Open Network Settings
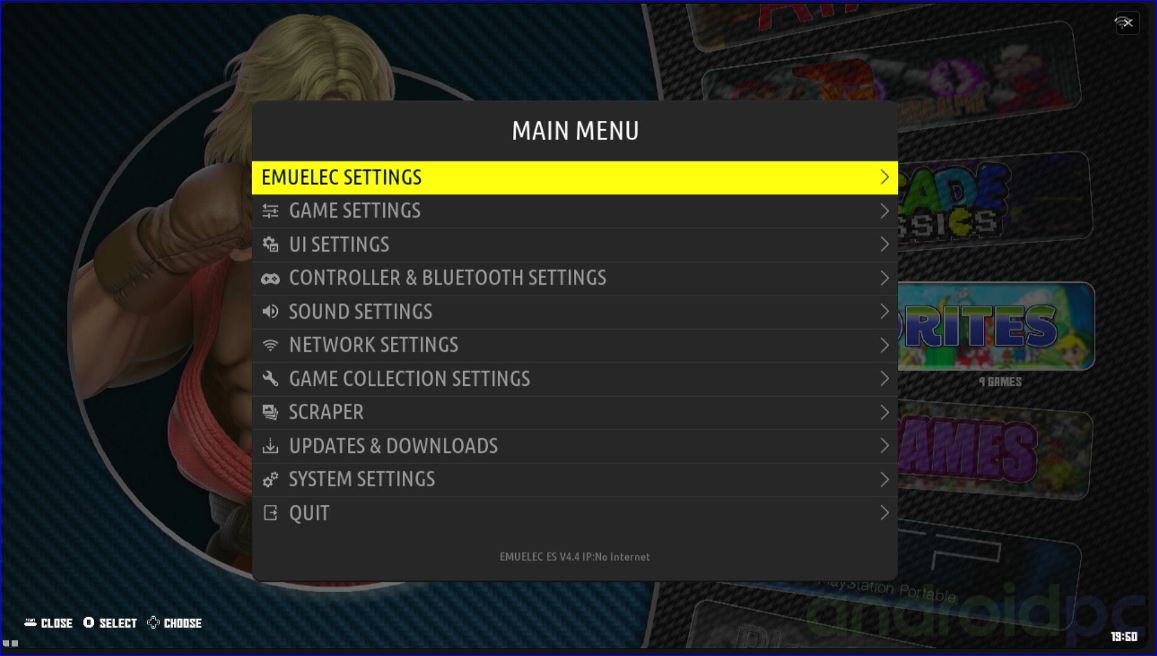1157x656 pixels. [574, 345]
